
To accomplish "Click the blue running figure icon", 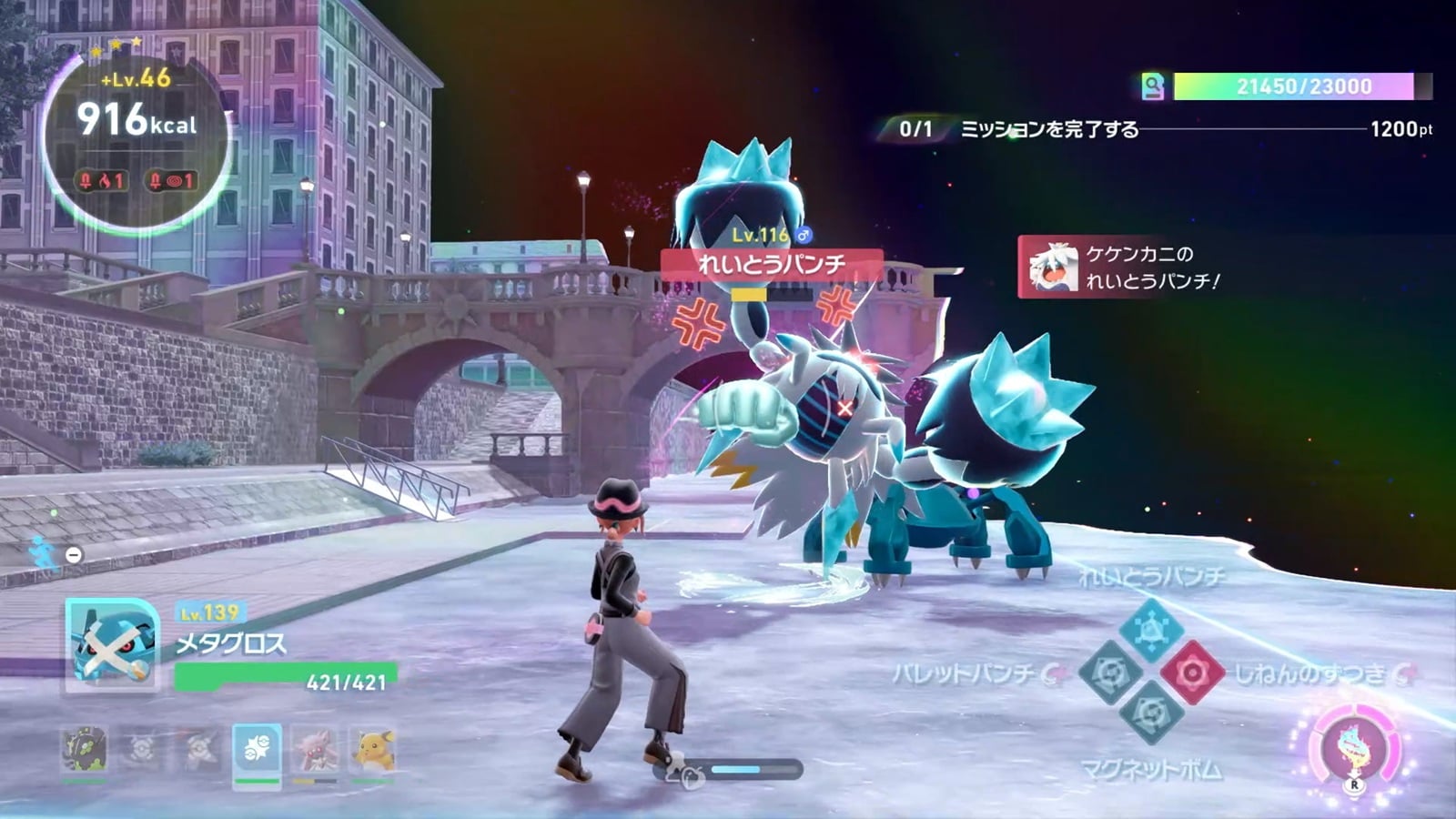I will pos(43,551).
